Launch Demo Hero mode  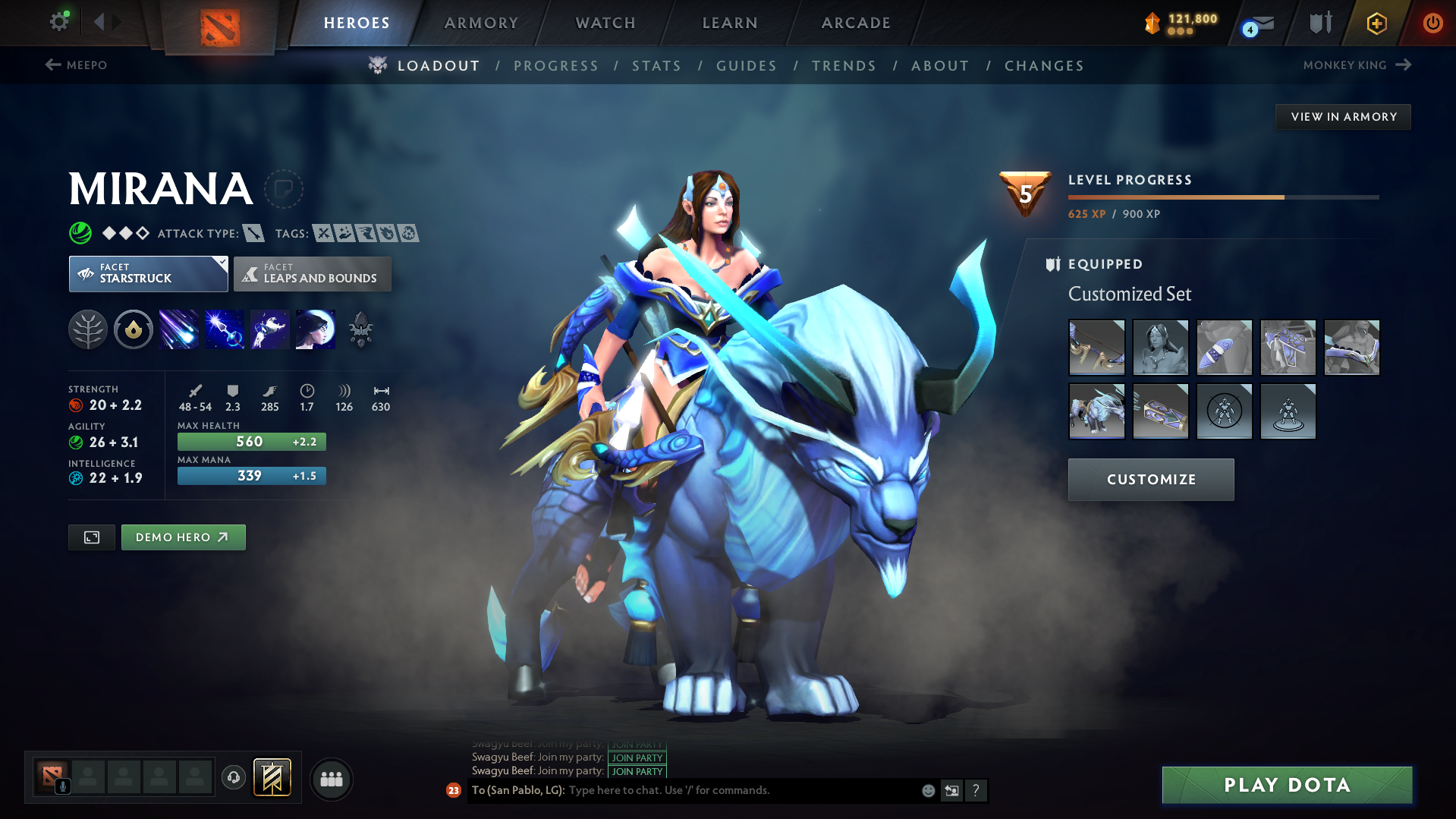pos(183,537)
